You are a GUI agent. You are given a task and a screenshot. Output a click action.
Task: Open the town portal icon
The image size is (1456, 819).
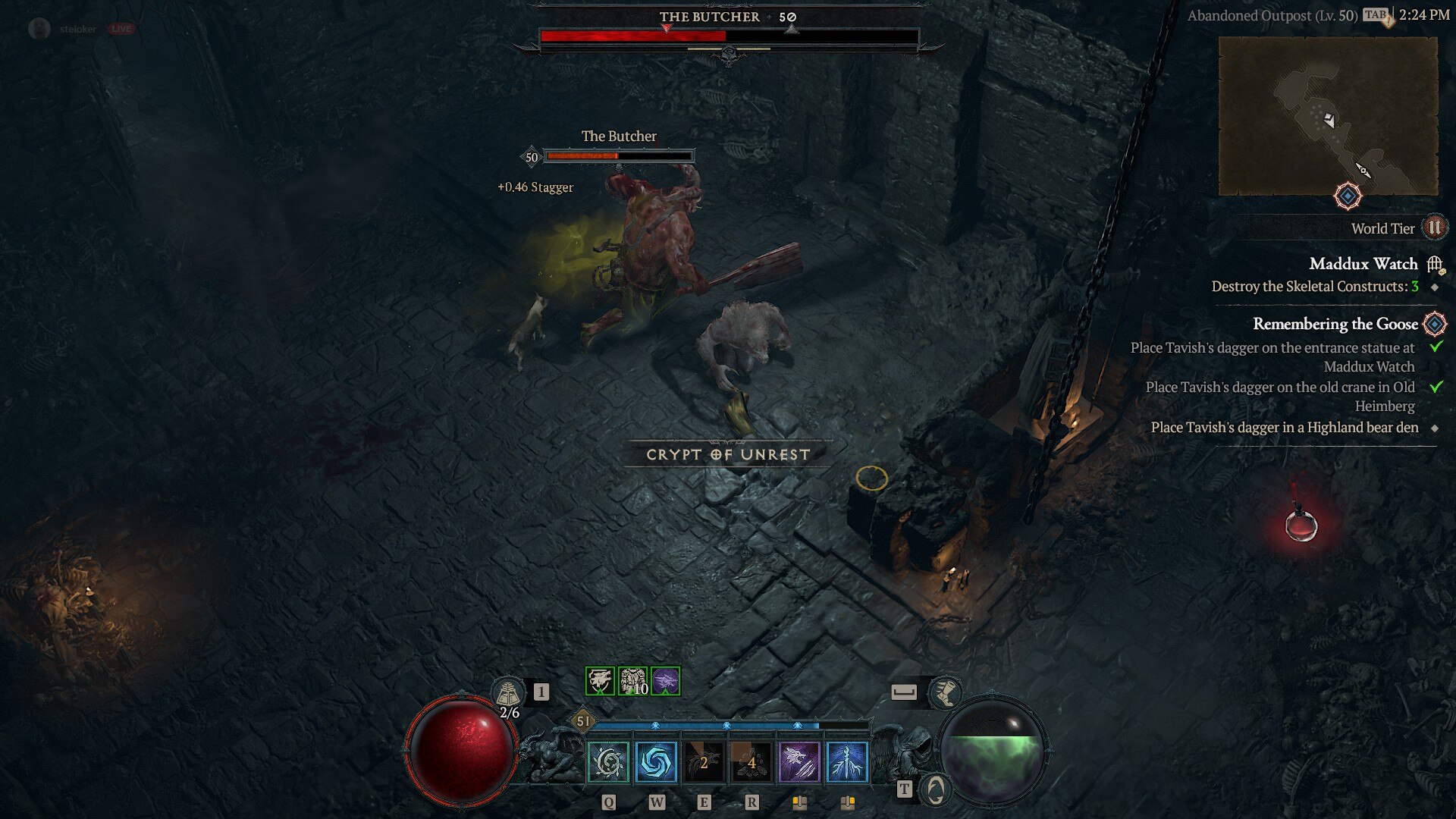pos(936,789)
